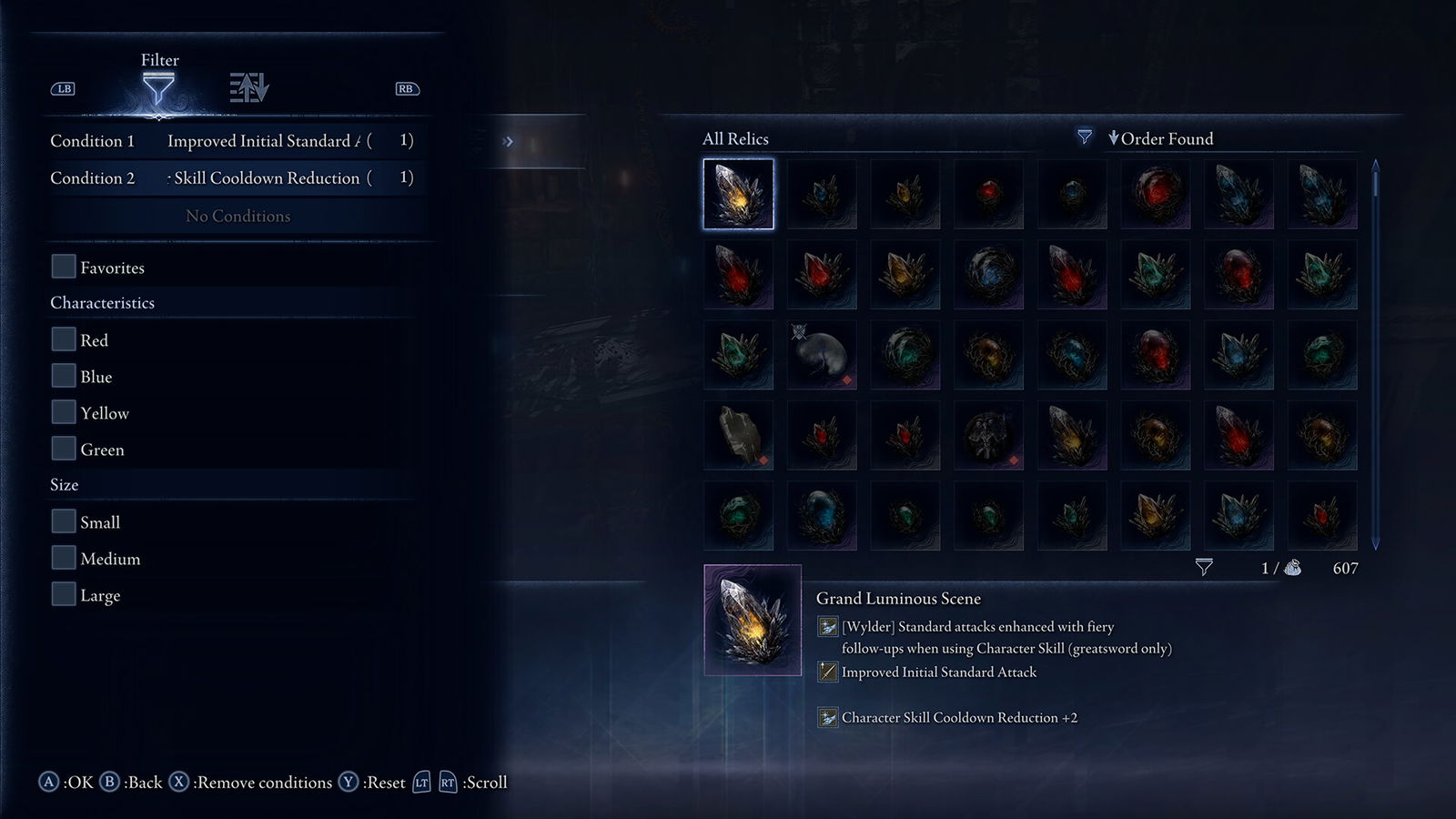Click the pouch icon beside the 607 count
The height and width of the screenshot is (819, 1456).
(x=1292, y=567)
